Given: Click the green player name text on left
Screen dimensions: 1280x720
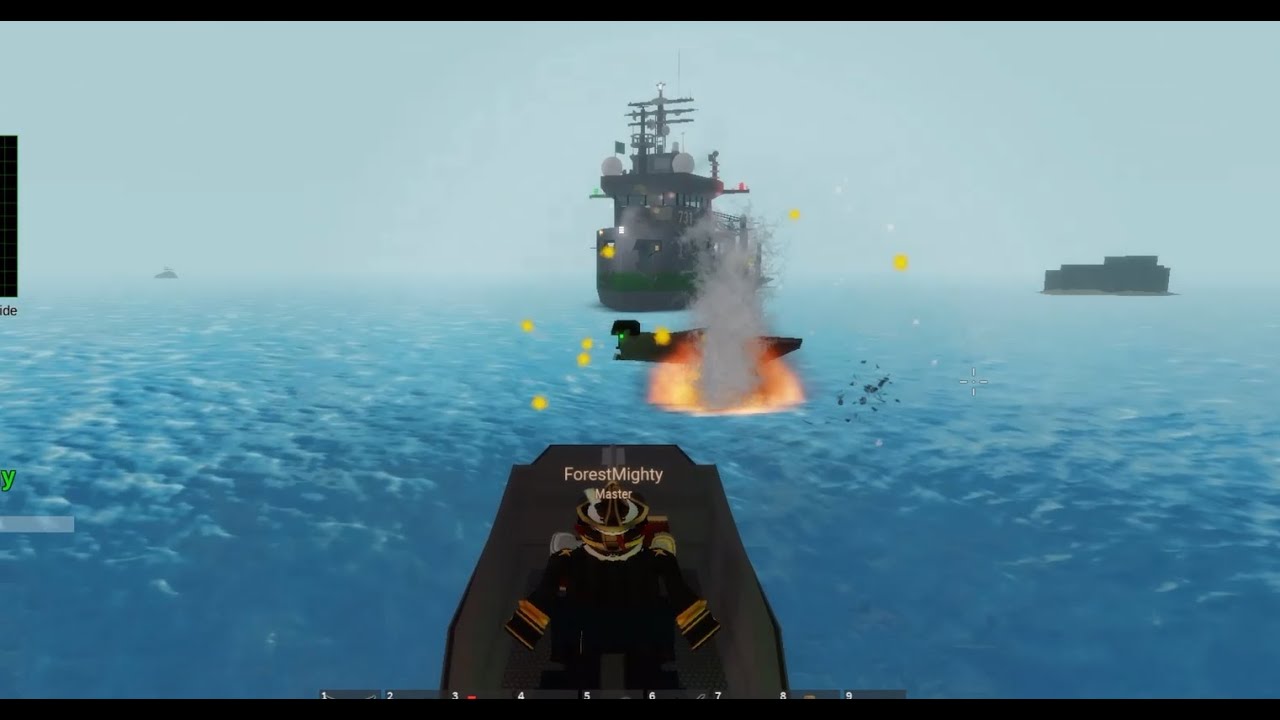Looking at the screenshot, I should pyautogui.click(x=7, y=482).
